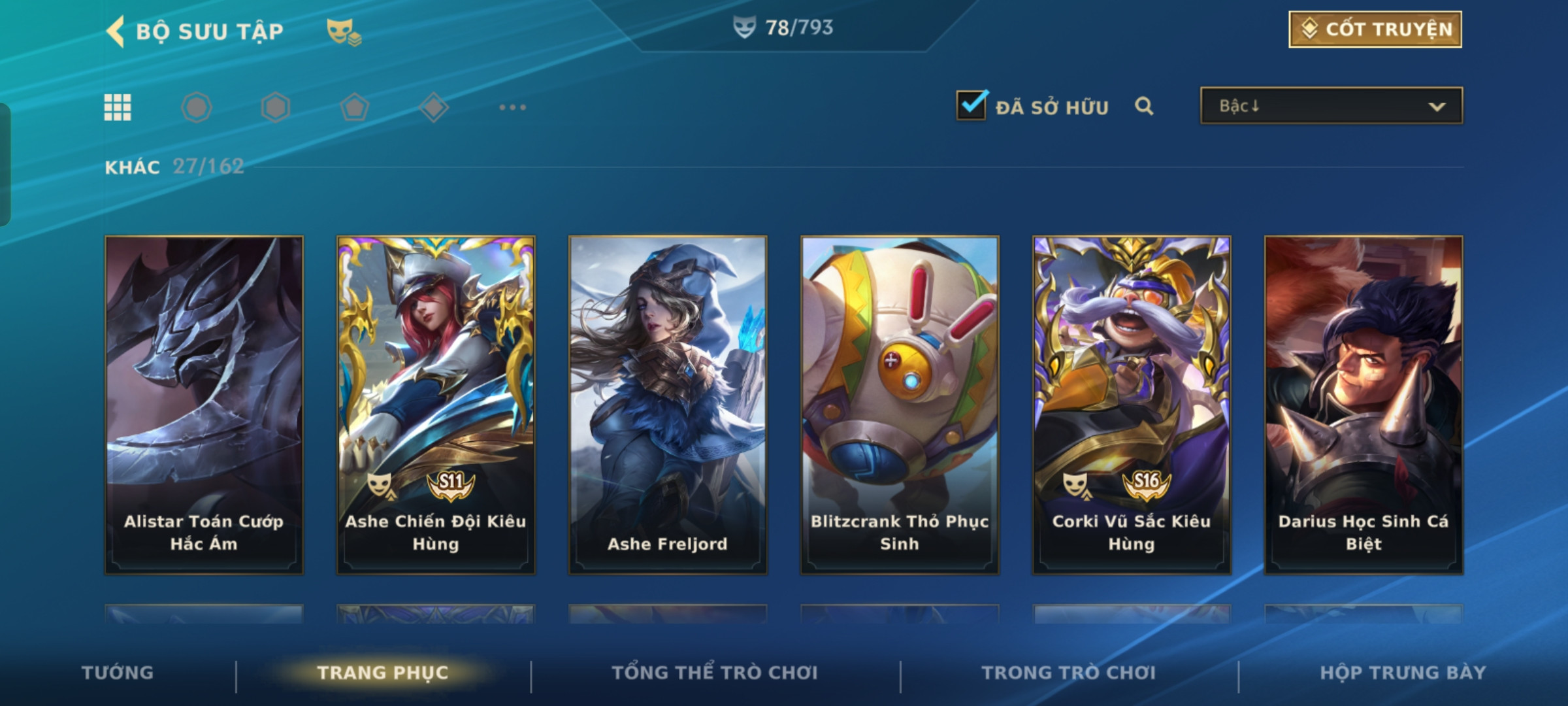Pick Darius Học Sinh Cá Biệt skin
The image size is (1568, 706).
1364,405
